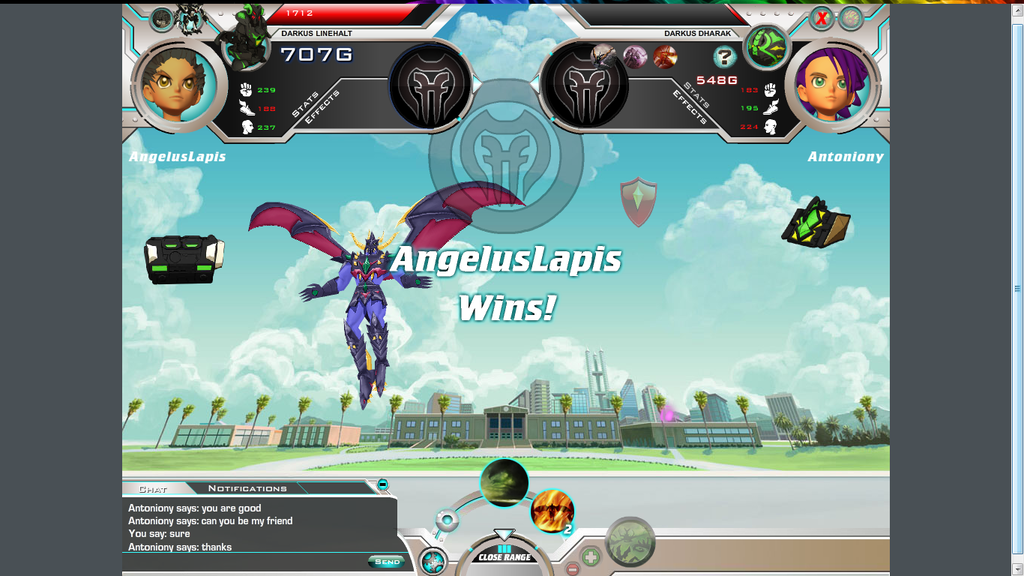Viewport: 1024px width, 576px height.
Task: Select the Darkus Dharak green emblem
Action: [766, 47]
